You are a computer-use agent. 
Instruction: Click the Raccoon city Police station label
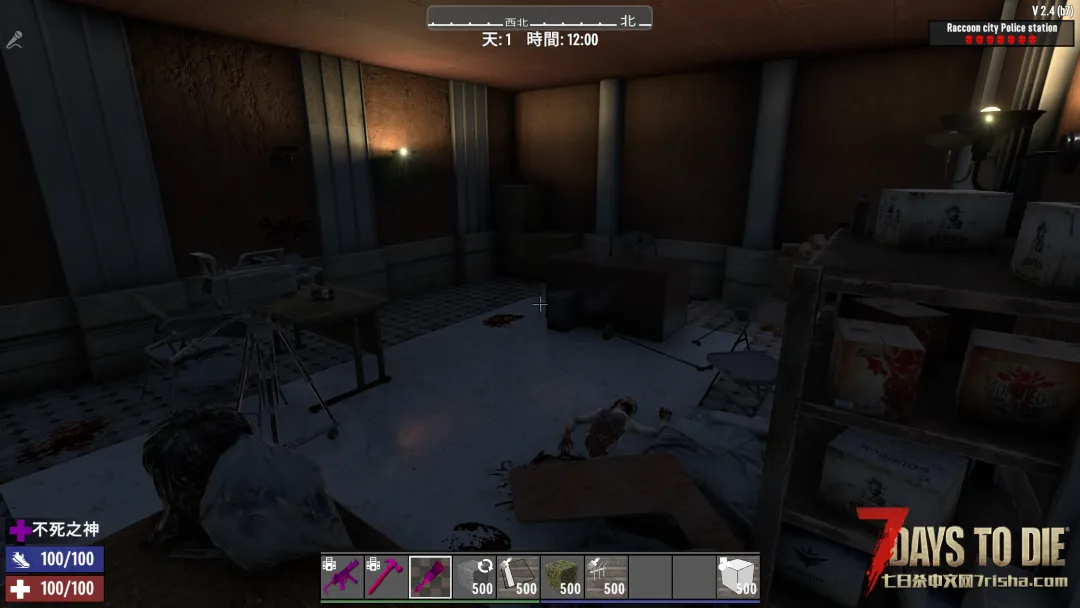coord(1001,28)
